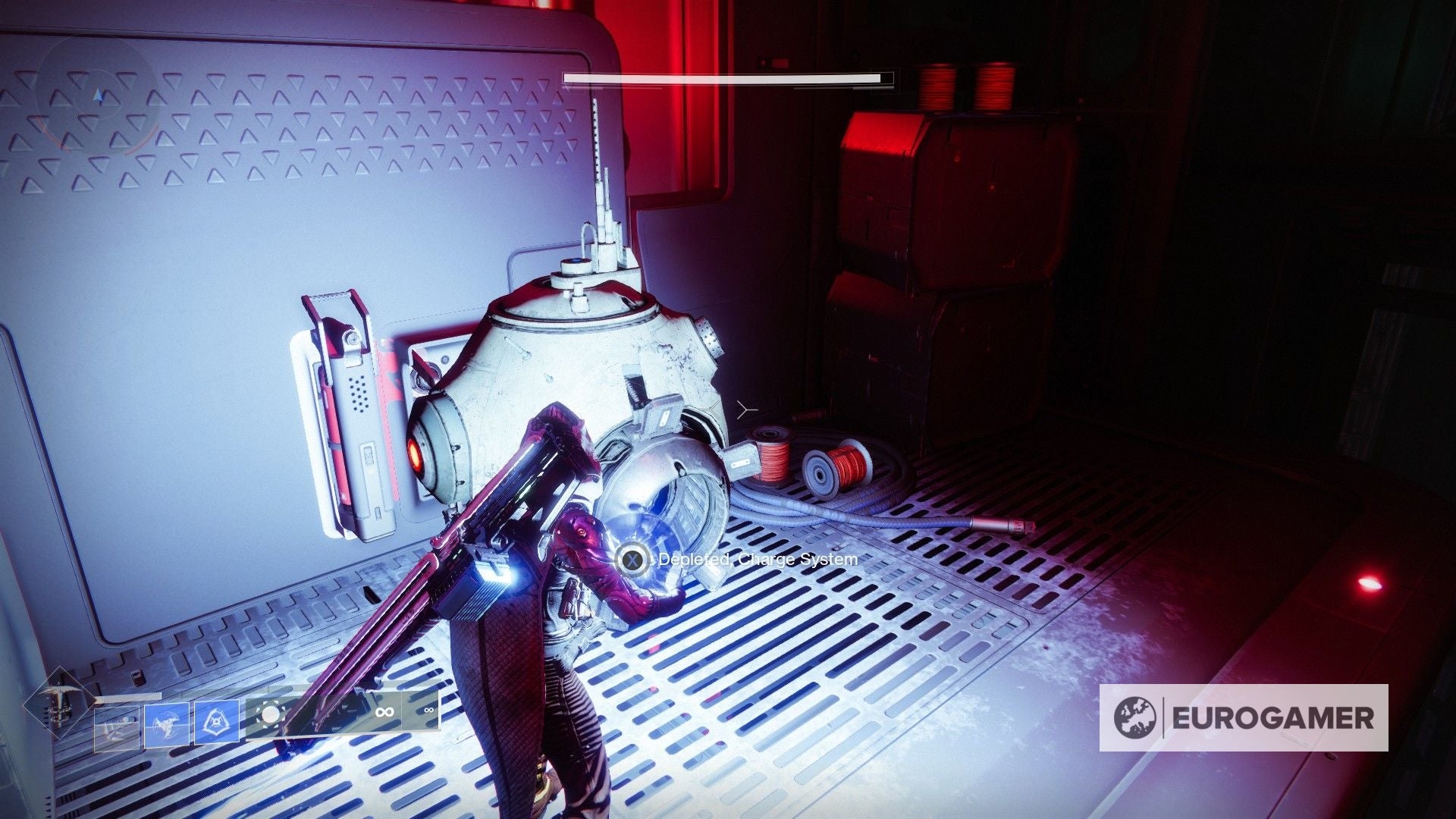The image size is (1456, 819).
Task: Click the weapon charge reticle icon
Action: pyautogui.click(x=270, y=714)
